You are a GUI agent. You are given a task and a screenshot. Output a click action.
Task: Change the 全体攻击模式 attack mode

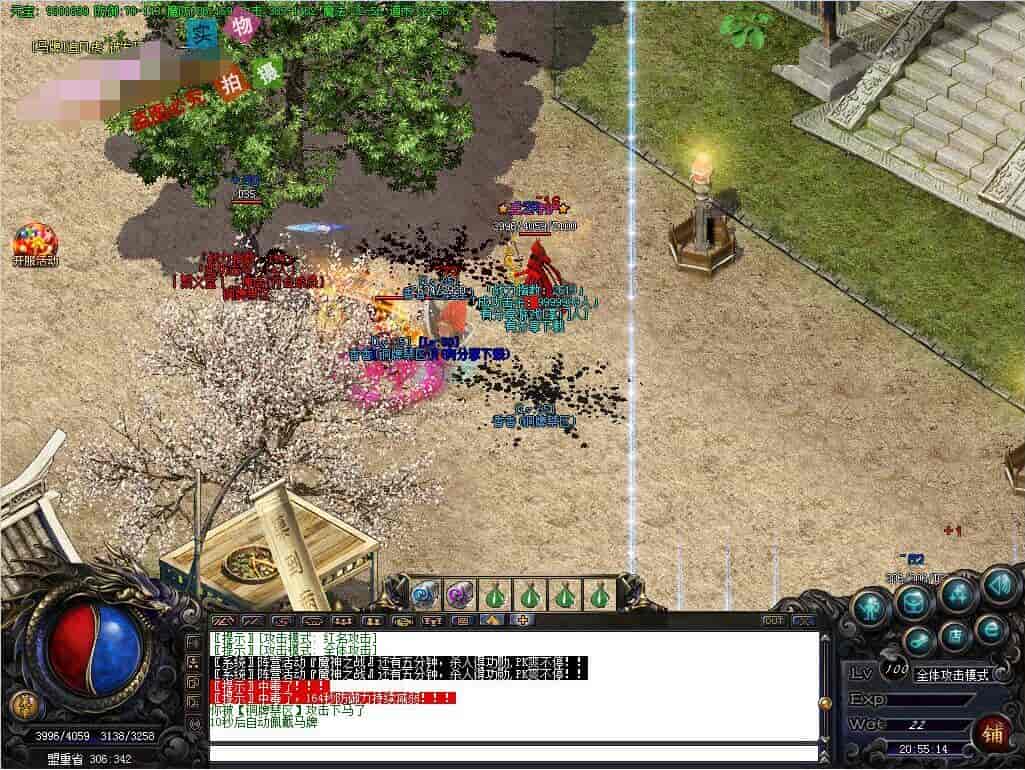pos(951,675)
